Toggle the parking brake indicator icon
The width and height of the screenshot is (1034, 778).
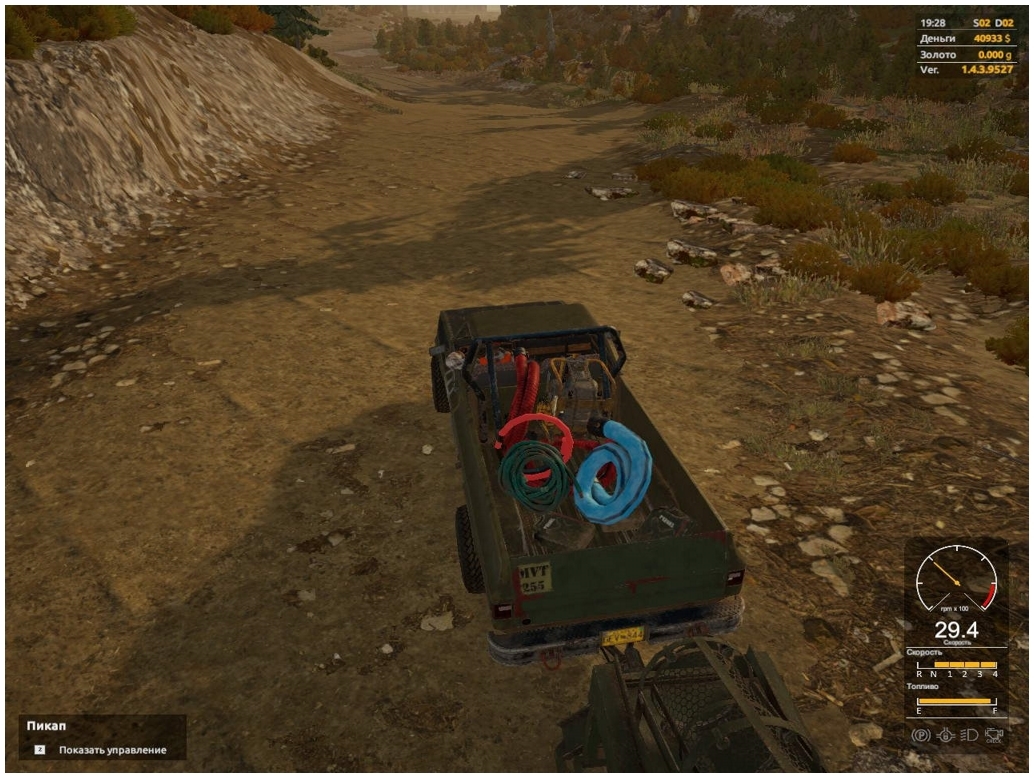pos(921,735)
